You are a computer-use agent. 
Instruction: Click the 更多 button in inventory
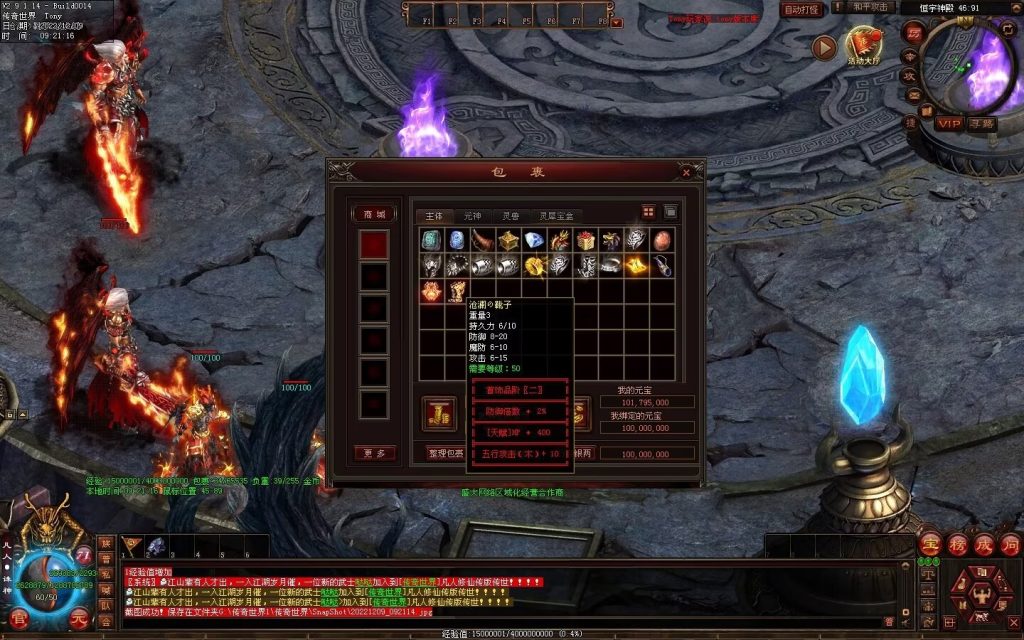coord(374,453)
